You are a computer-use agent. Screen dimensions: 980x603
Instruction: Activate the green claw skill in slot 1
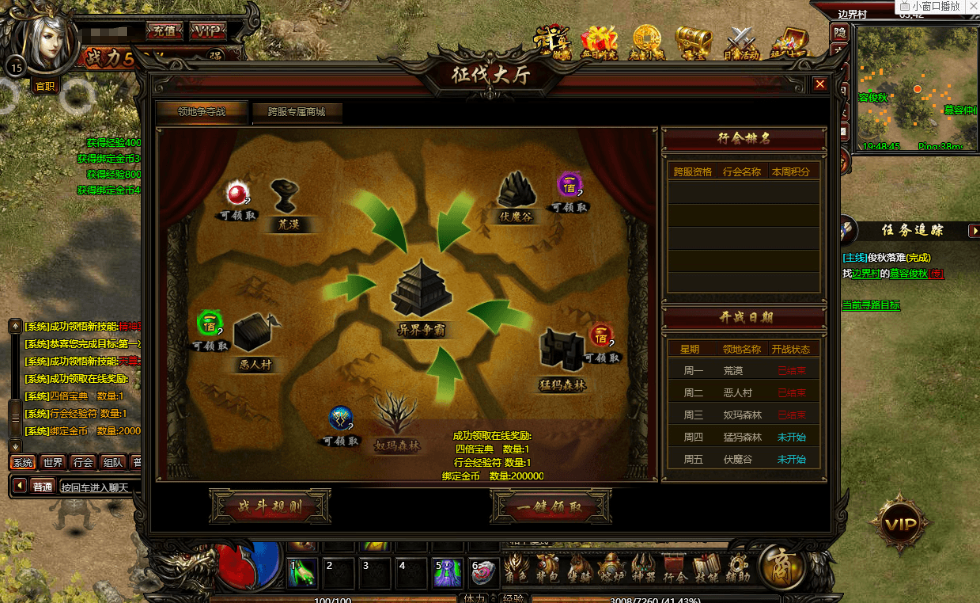[x=303, y=572]
